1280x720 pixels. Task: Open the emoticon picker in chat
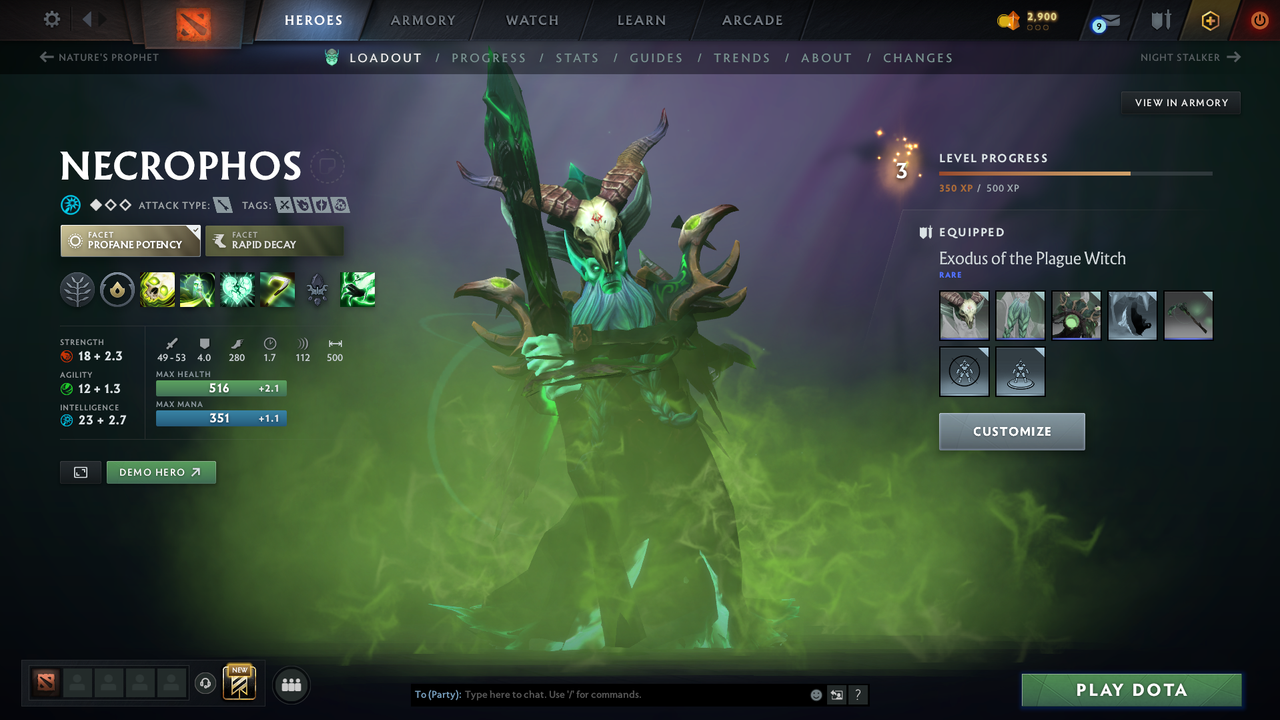pos(815,694)
